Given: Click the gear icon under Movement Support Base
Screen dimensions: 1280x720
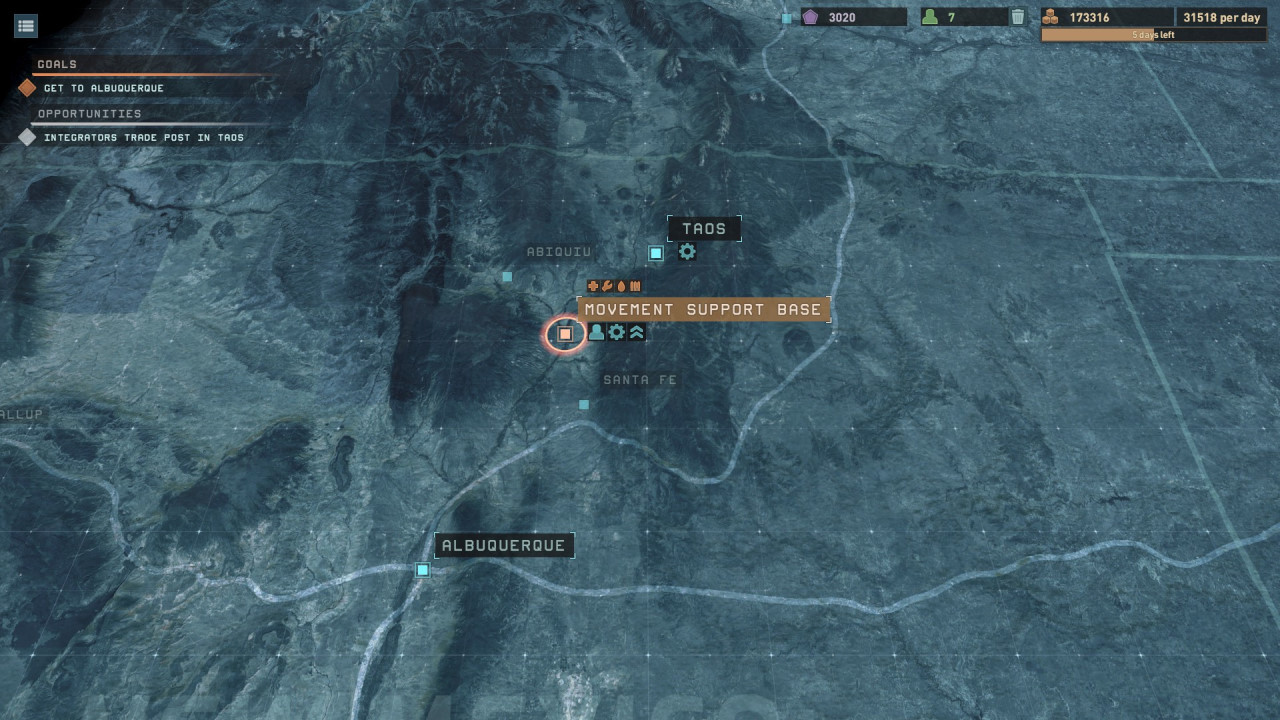Looking at the screenshot, I should coord(617,332).
